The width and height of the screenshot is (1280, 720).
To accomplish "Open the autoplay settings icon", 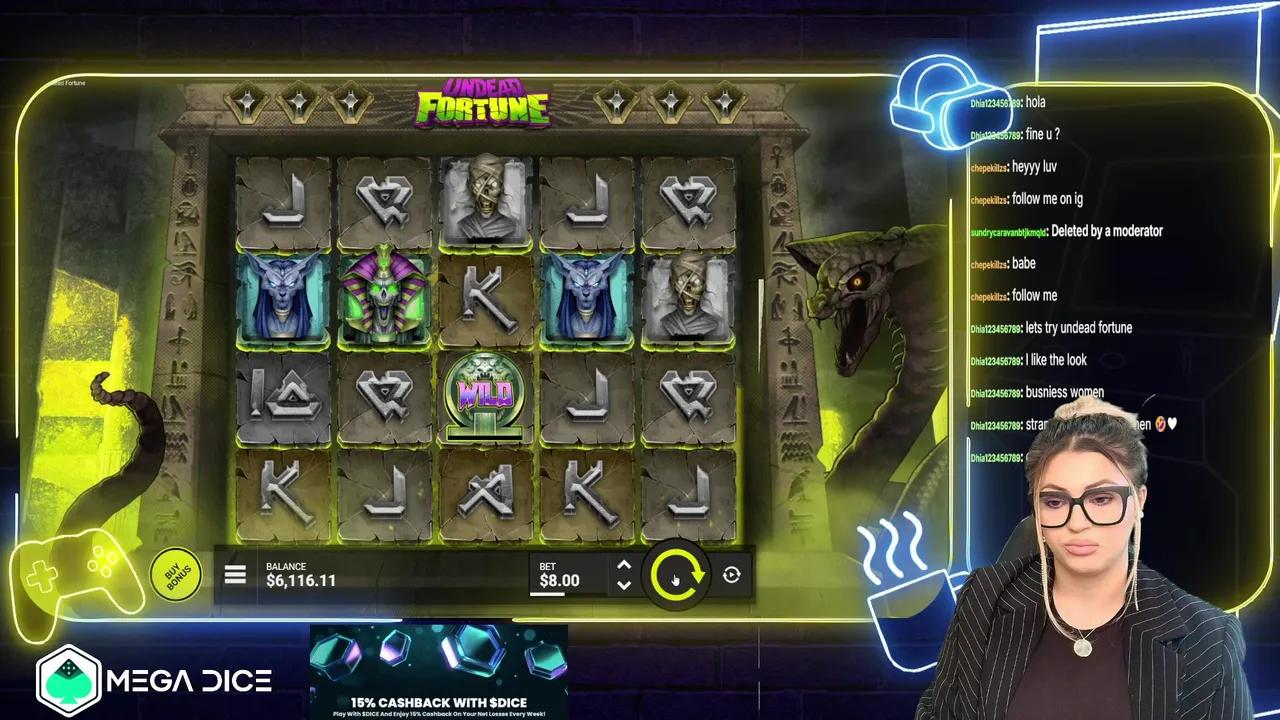I will point(732,575).
